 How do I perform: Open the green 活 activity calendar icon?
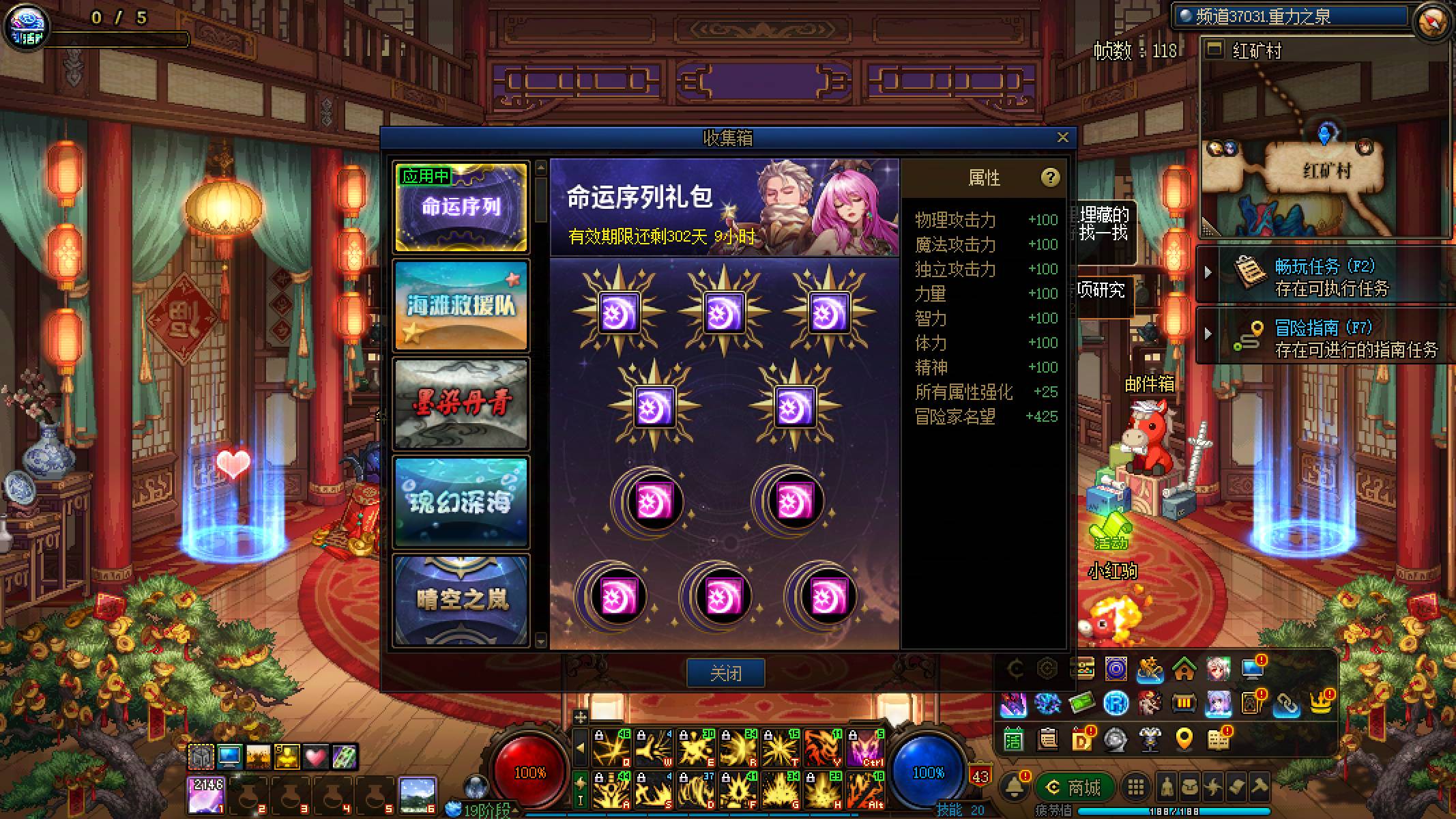pyautogui.click(x=1015, y=741)
